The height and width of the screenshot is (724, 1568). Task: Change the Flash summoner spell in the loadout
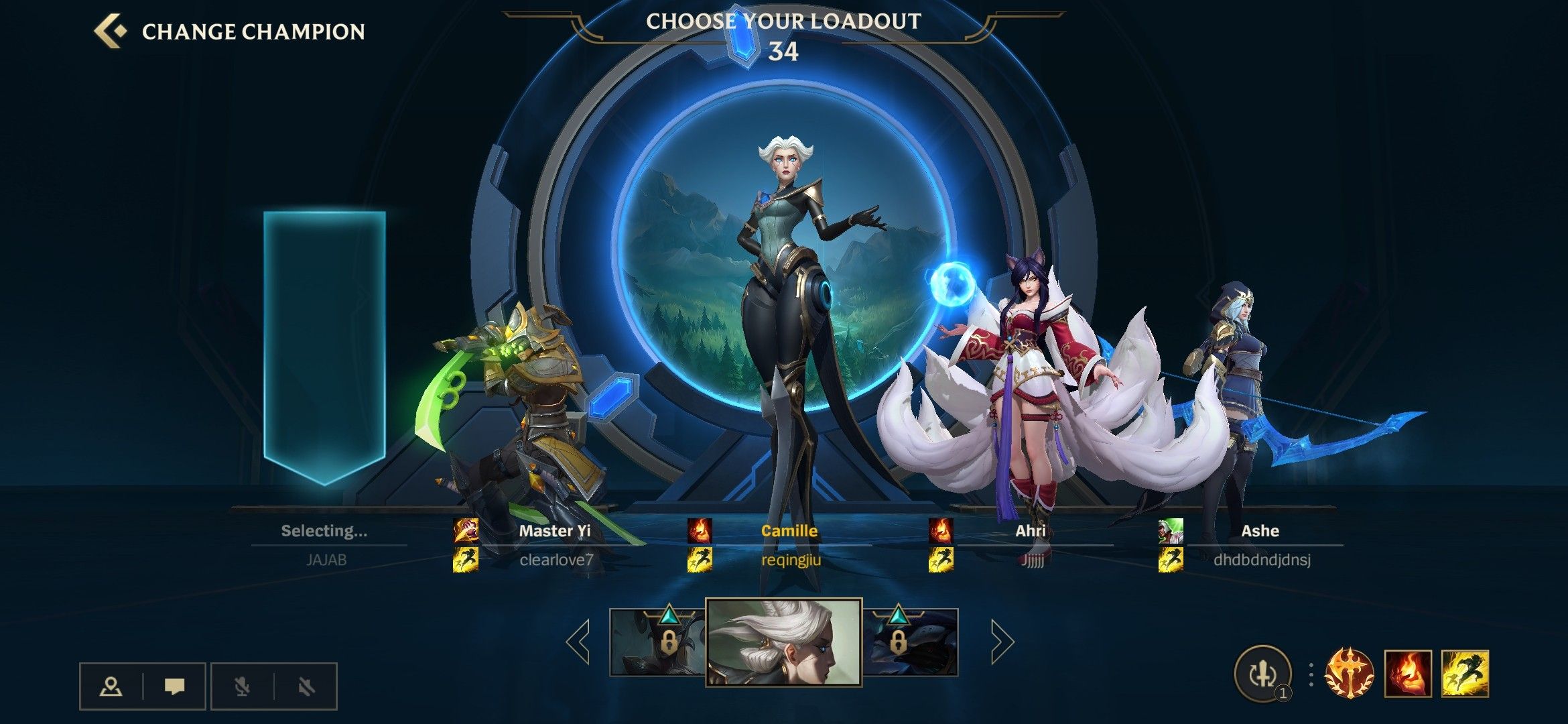click(1465, 674)
